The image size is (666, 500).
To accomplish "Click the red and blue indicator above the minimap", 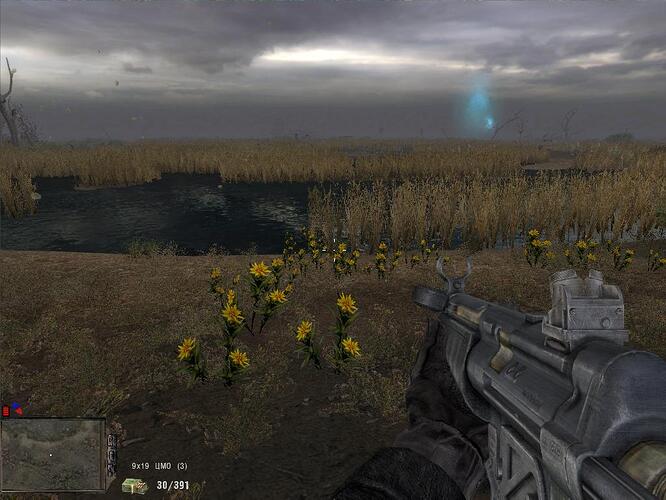I will [15, 409].
